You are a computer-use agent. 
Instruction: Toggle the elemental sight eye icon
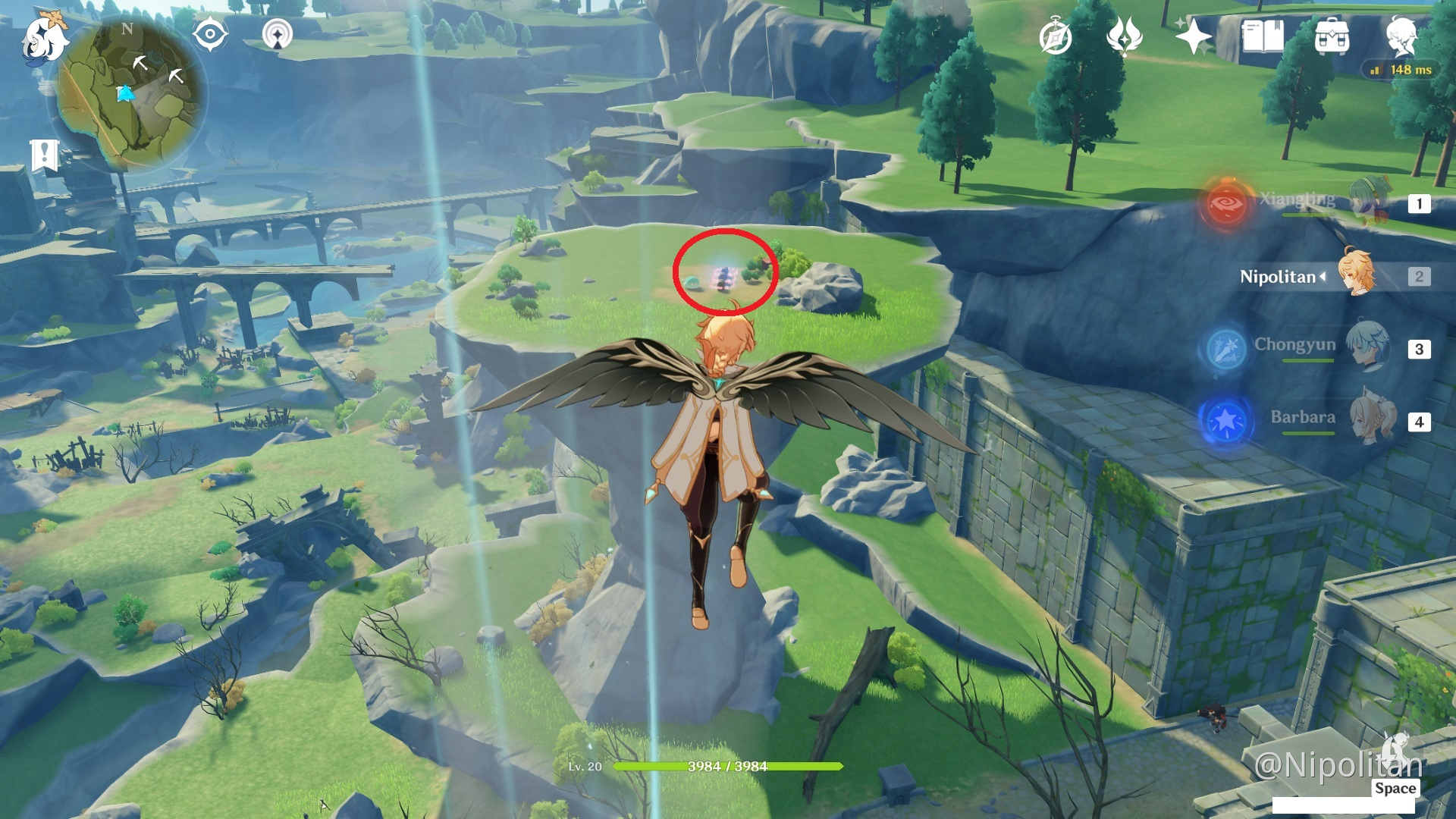pos(210,35)
